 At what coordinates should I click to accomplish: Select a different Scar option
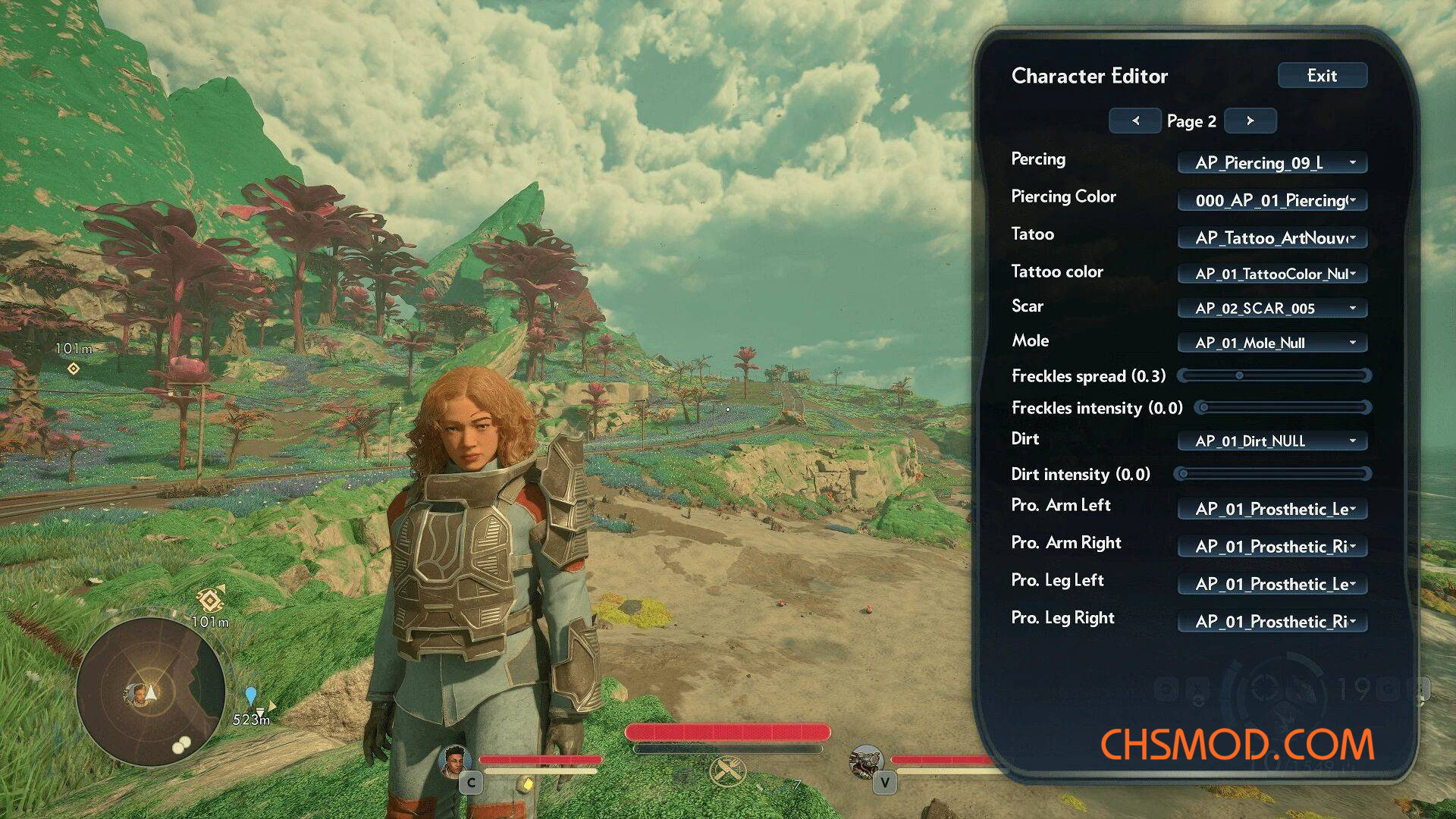(1272, 309)
